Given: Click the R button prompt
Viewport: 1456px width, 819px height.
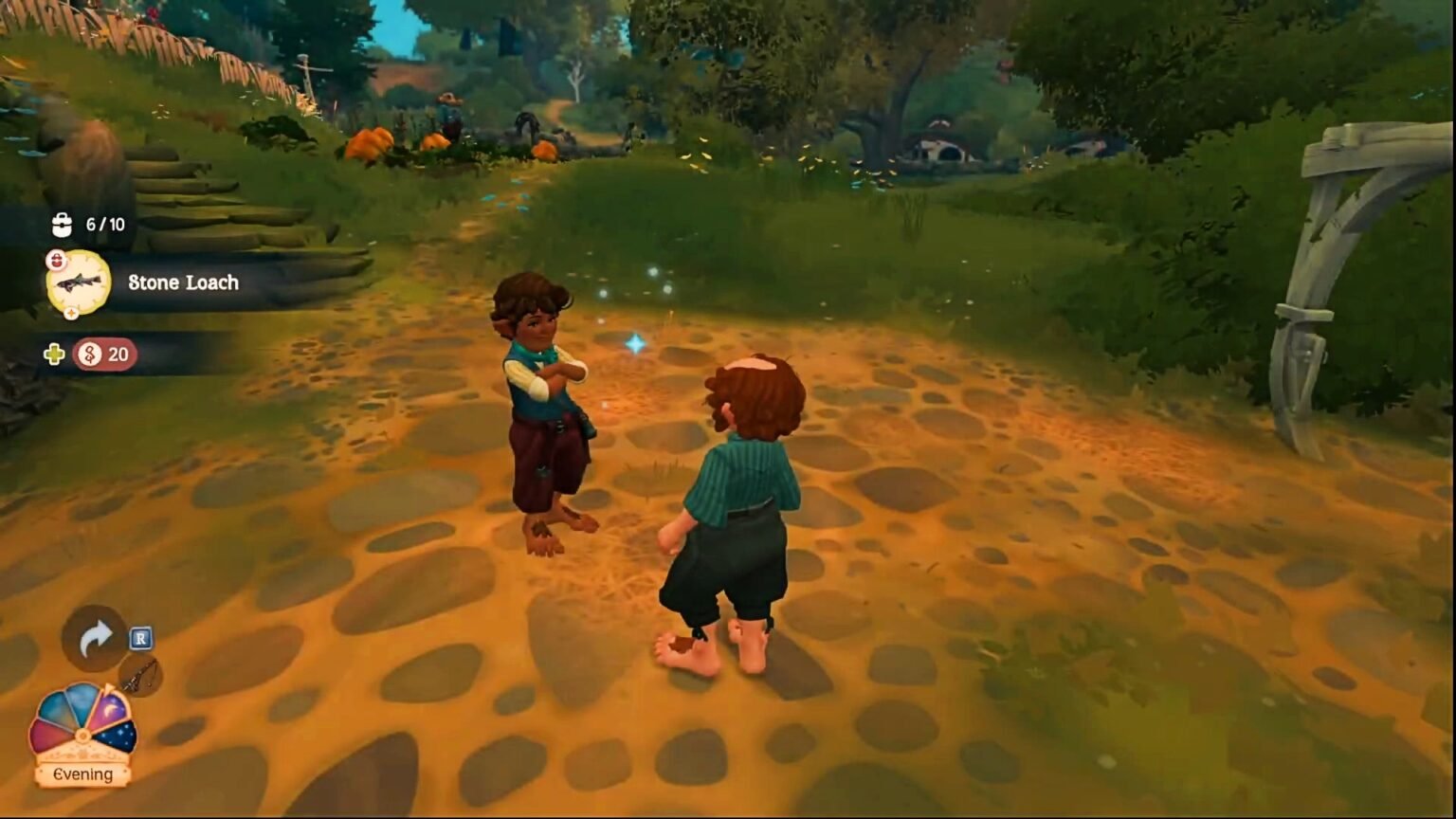Looking at the screenshot, I should point(141,637).
